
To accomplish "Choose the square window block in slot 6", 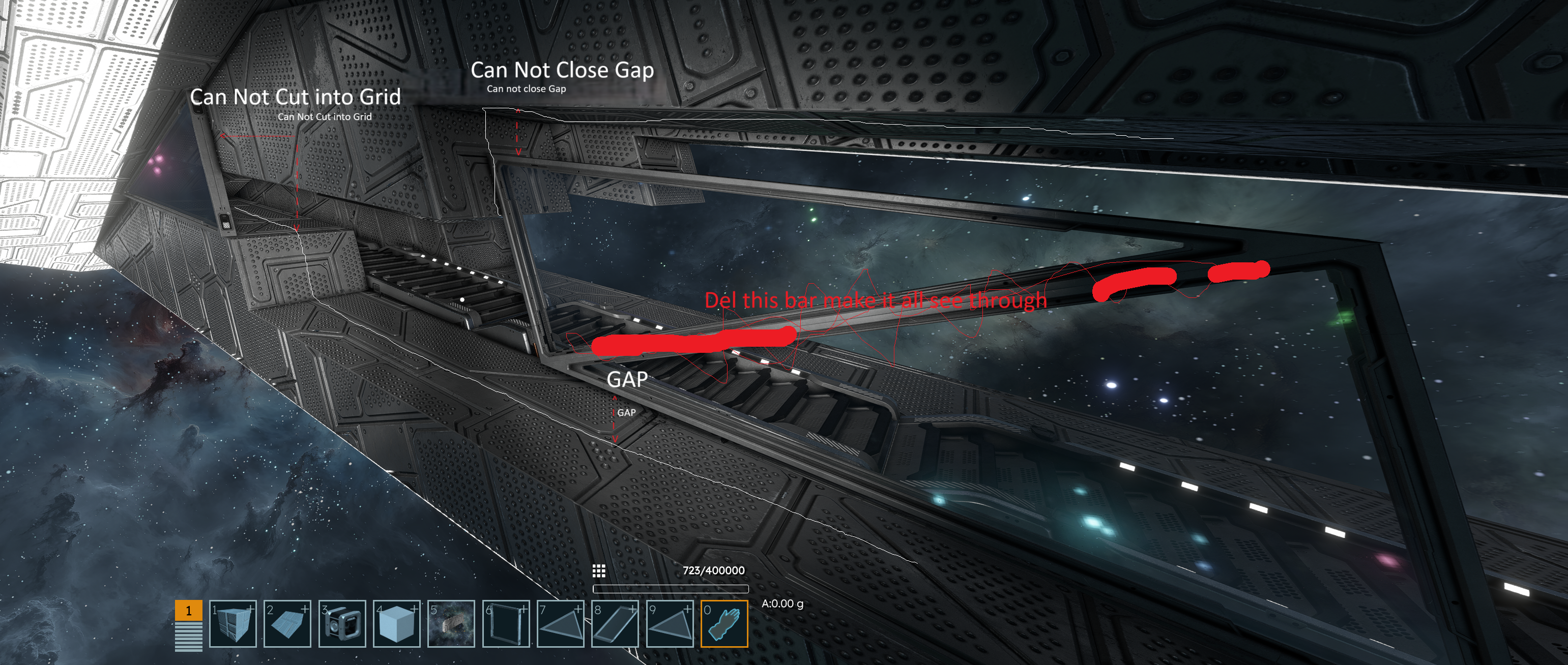I will [x=506, y=624].
